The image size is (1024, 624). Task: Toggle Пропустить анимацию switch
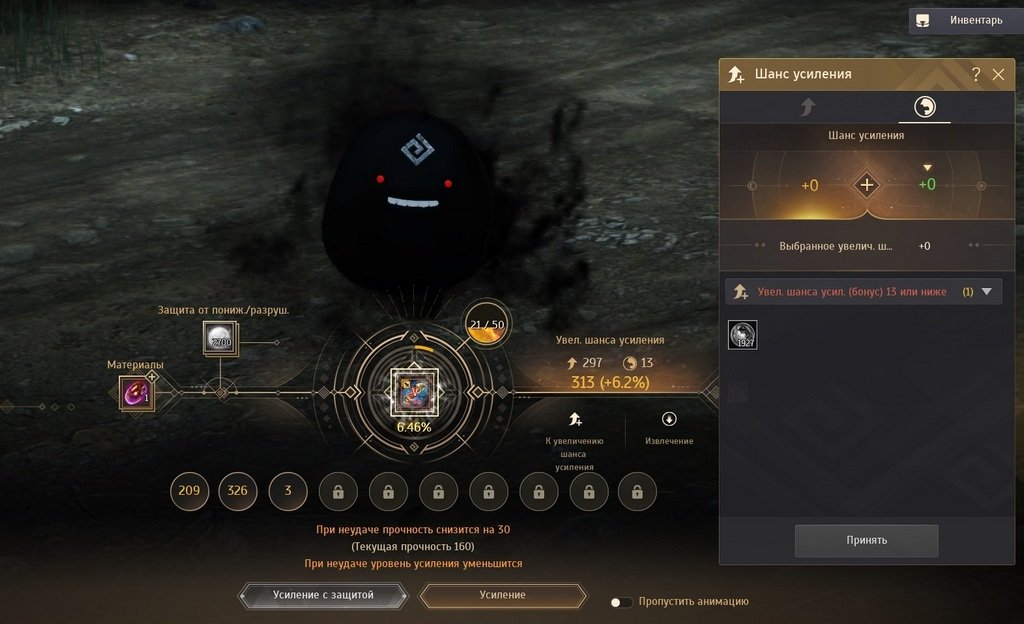pyautogui.click(x=622, y=602)
